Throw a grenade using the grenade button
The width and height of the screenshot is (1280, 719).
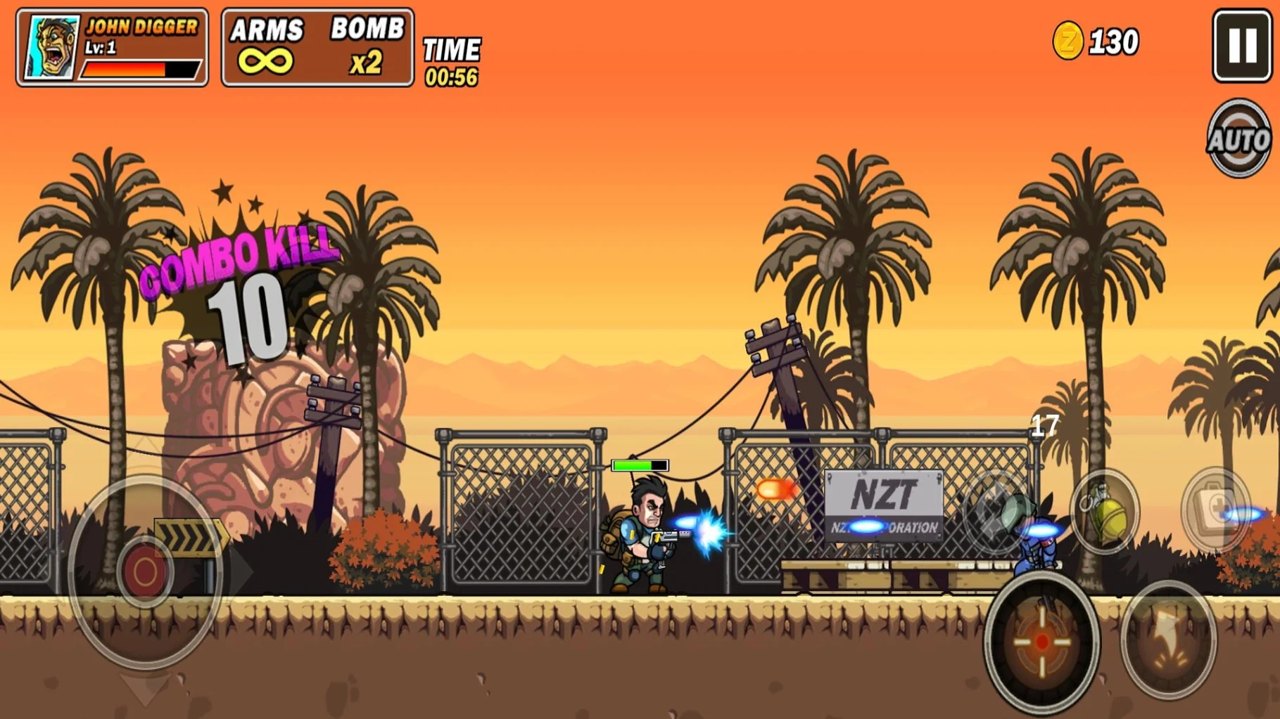1105,512
